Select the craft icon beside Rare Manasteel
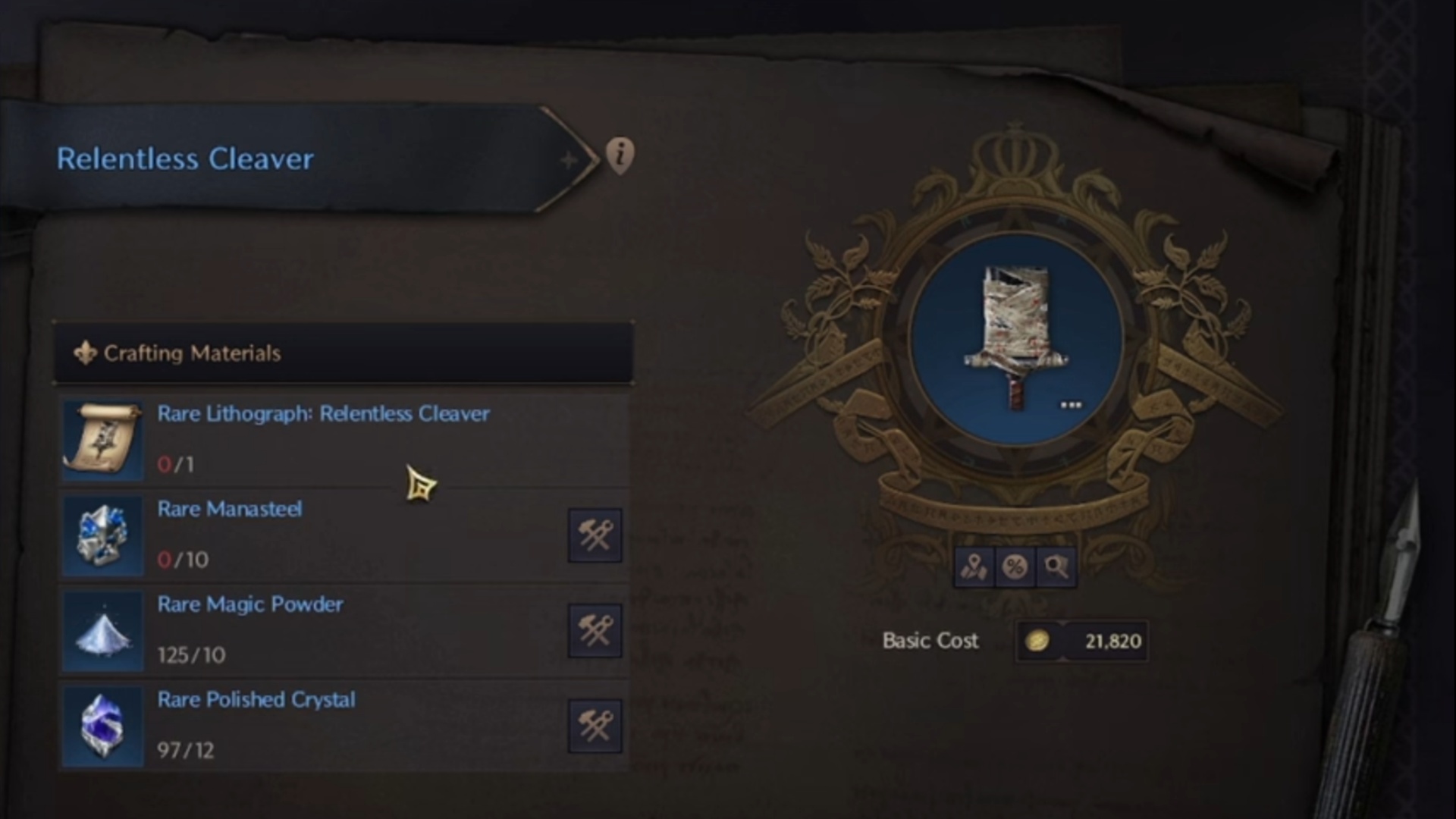1456x819 pixels. click(x=595, y=535)
